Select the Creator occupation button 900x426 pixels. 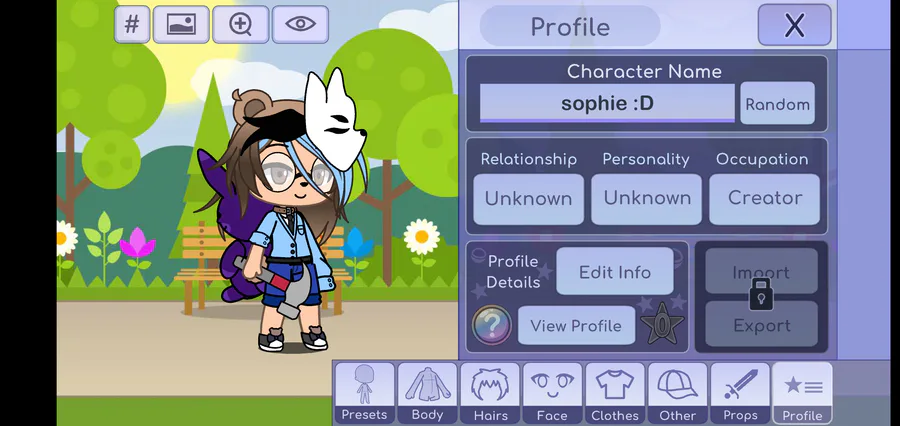coord(764,198)
